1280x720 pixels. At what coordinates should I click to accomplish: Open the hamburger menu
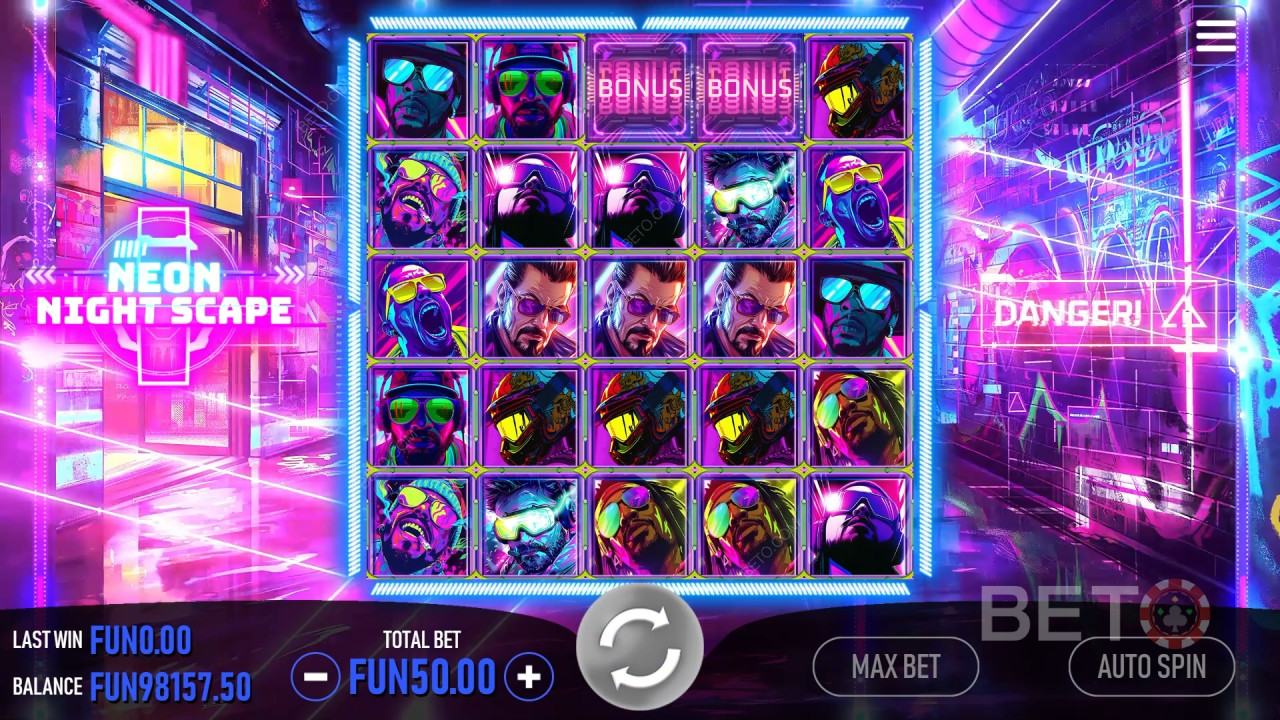click(1215, 35)
